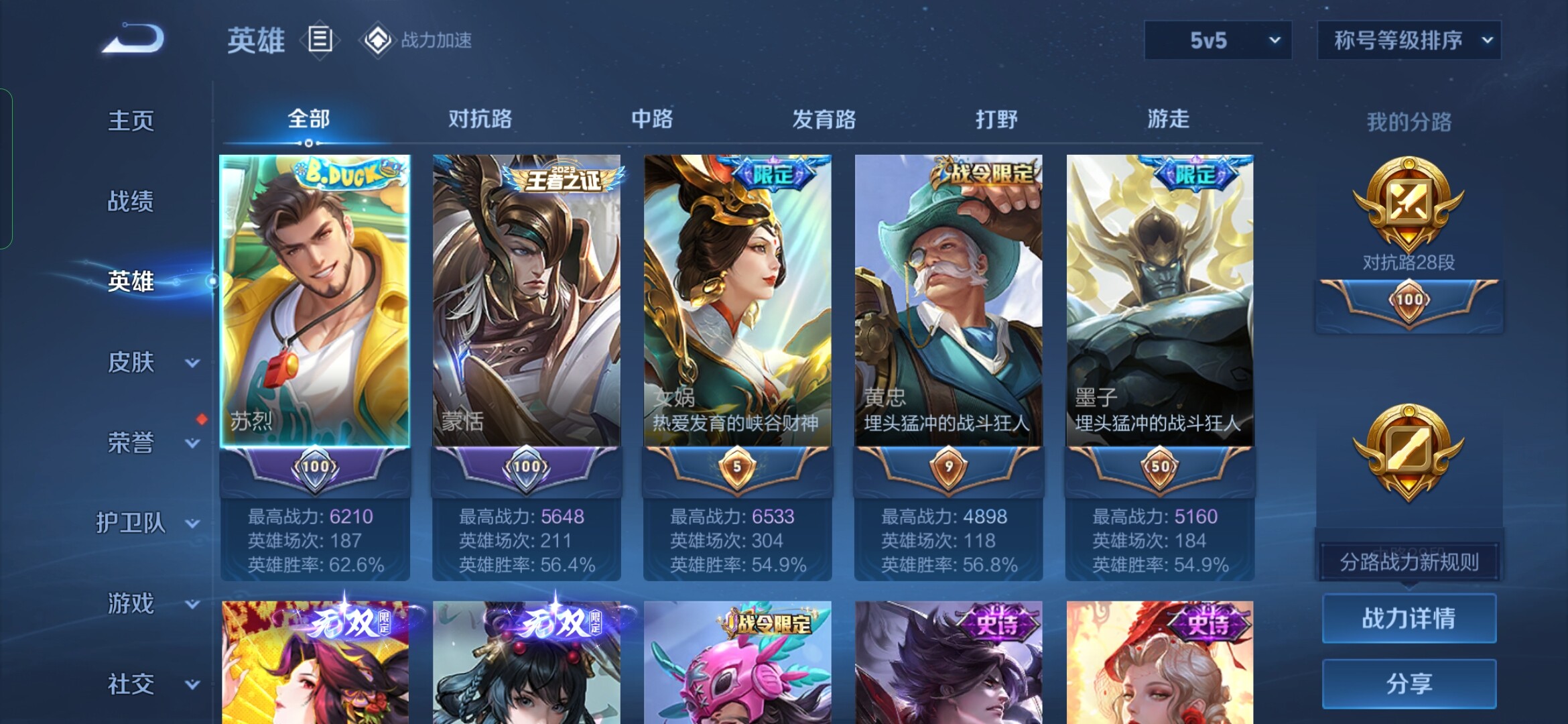Select the 打野 jungle tab
Image resolution: width=1568 pixels, height=724 pixels.
tap(996, 119)
